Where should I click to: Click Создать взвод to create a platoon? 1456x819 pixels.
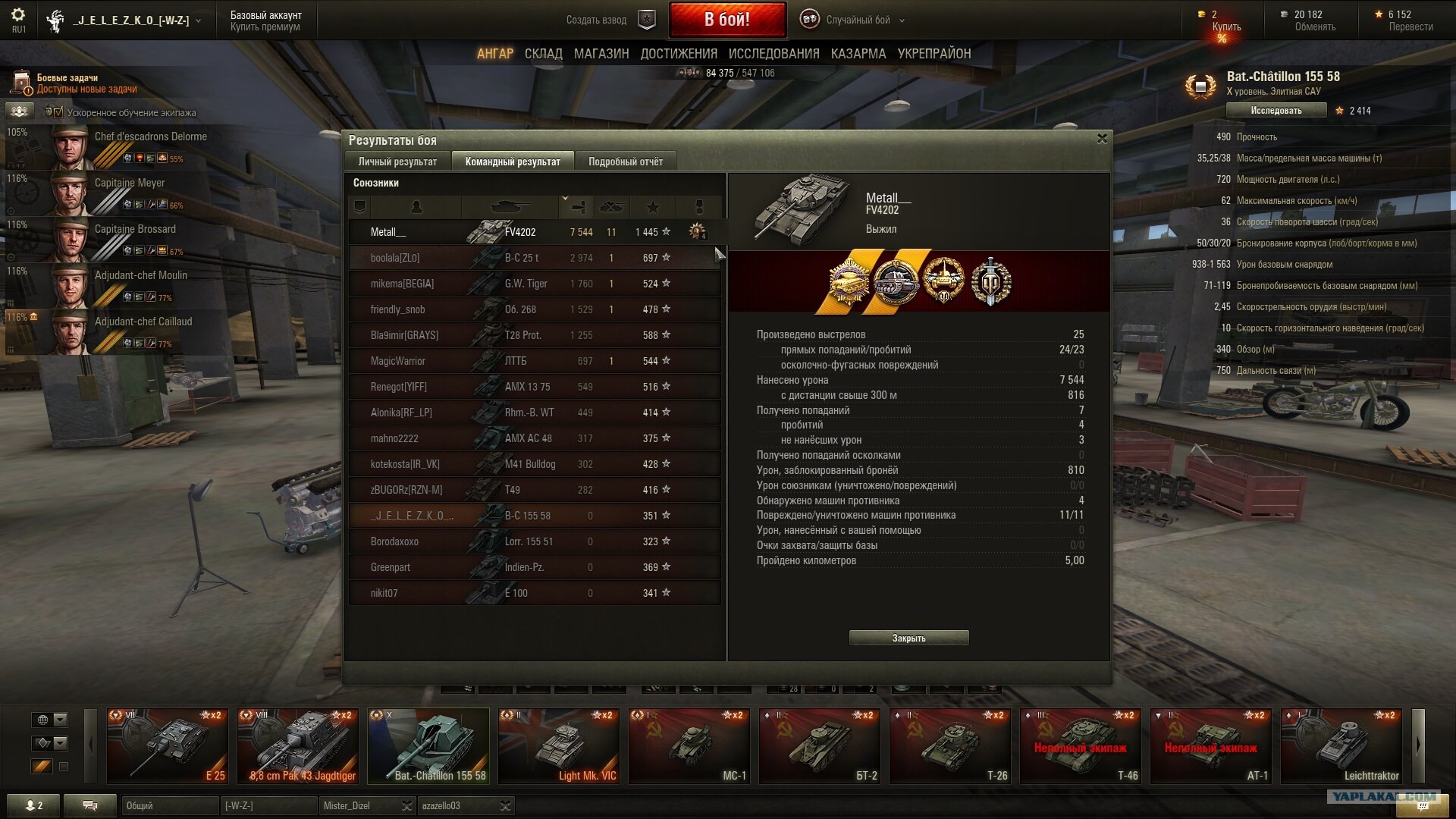(x=597, y=20)
